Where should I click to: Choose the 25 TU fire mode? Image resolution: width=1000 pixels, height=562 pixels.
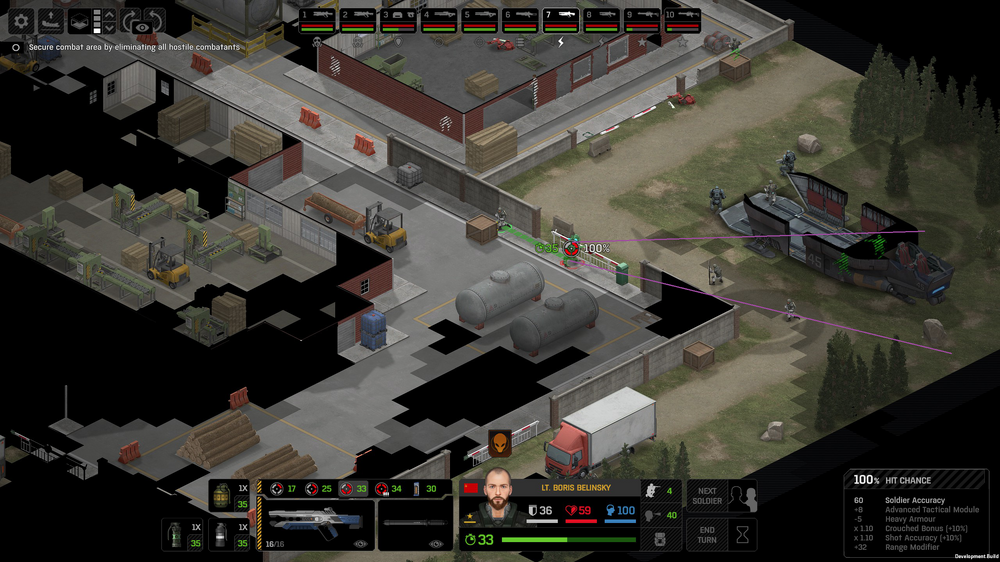pos(318,488)
